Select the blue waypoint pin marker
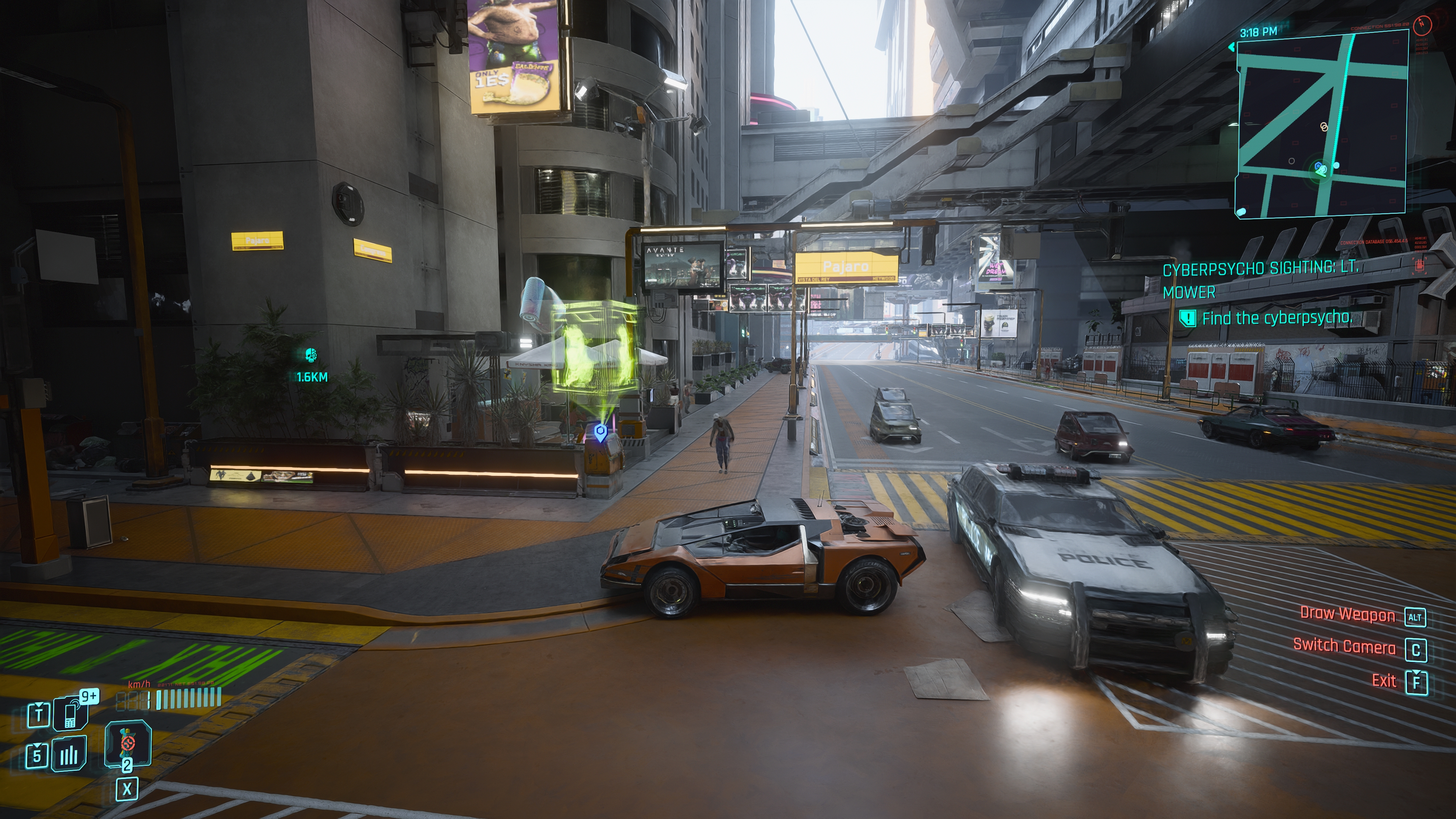This screenshot has height=819, width=1456. (x=600, y=433)
